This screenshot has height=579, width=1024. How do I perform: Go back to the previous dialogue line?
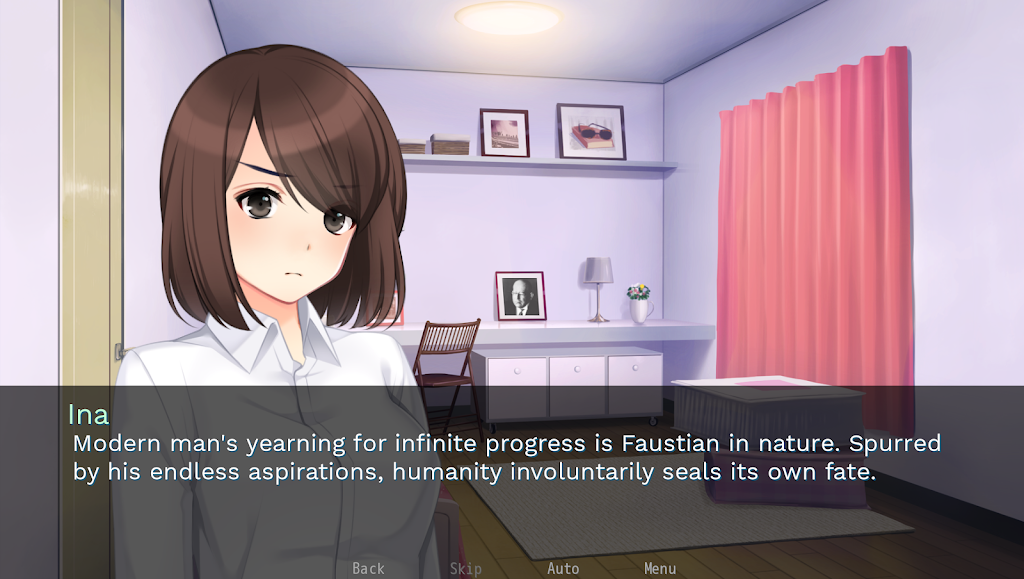point(368,568)
